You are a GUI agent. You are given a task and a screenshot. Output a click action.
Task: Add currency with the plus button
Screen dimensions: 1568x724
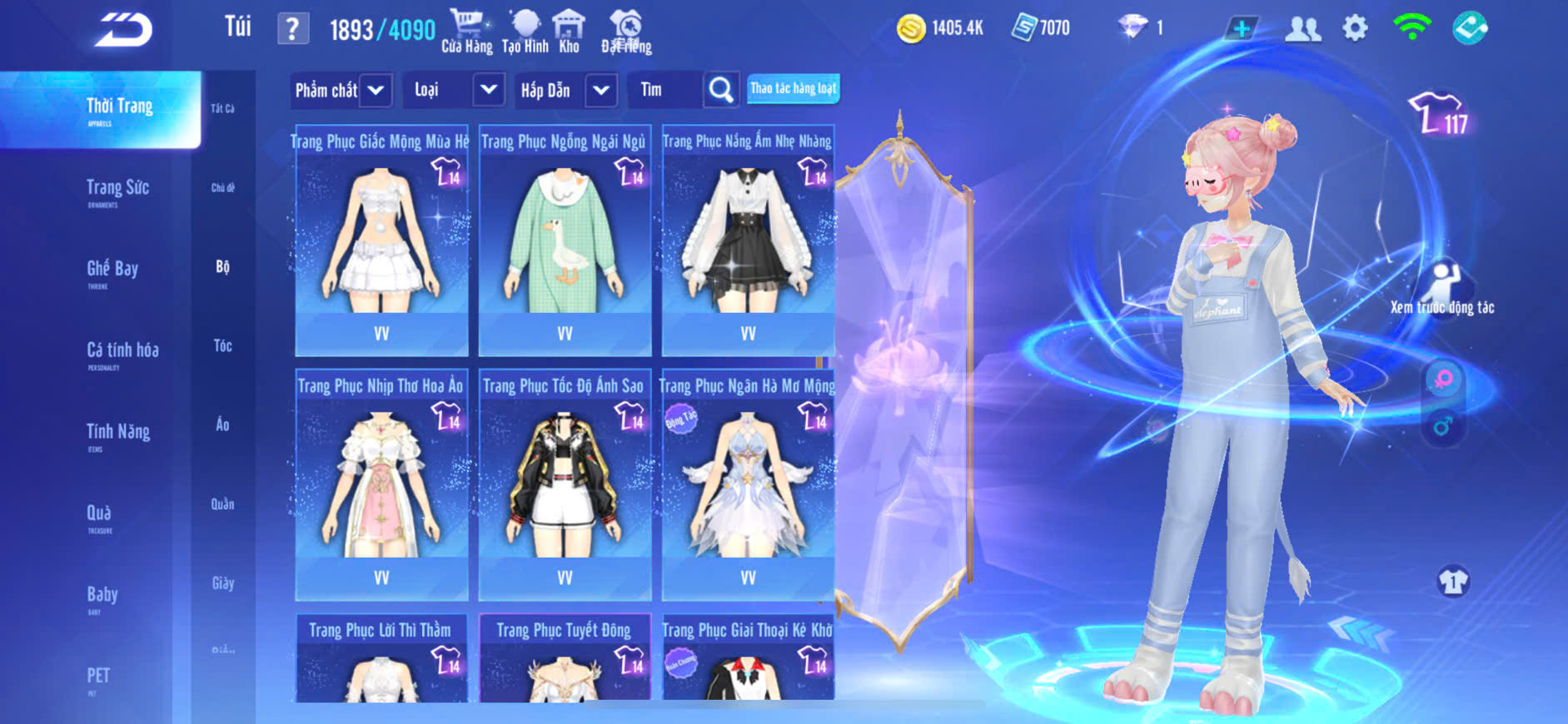(1241, 29)
